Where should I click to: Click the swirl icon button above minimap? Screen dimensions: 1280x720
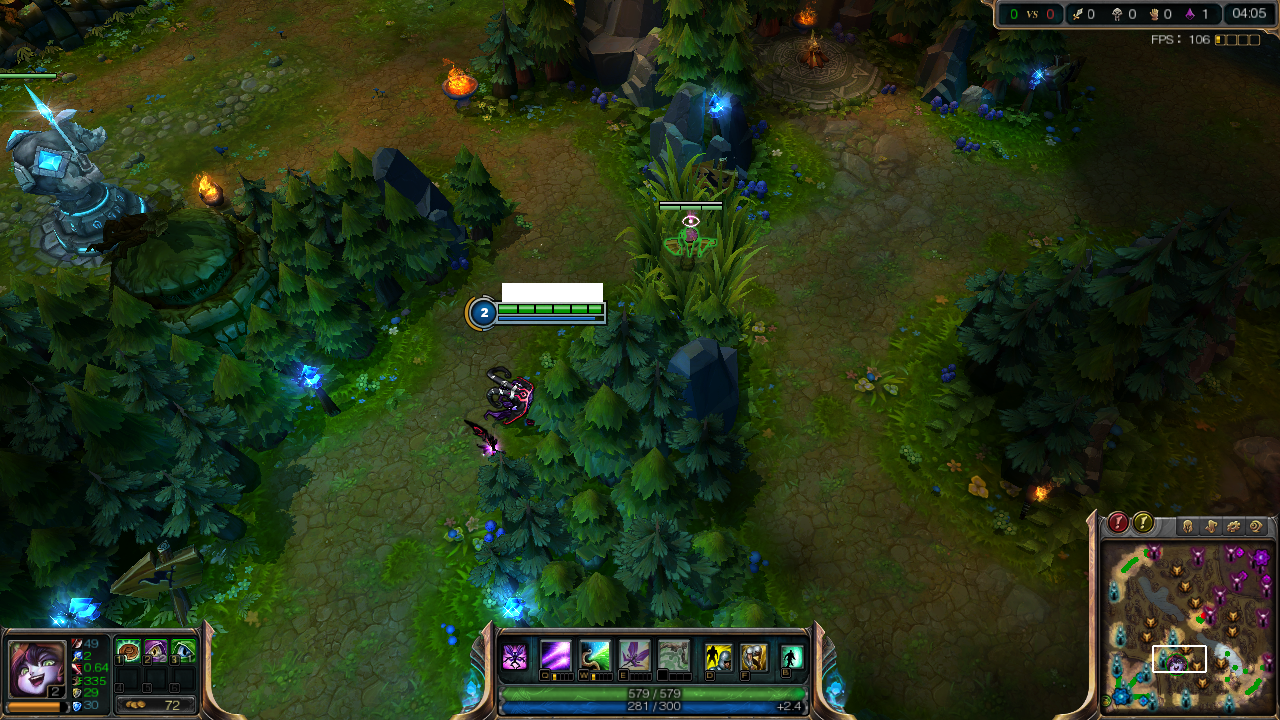point(1256,526)
